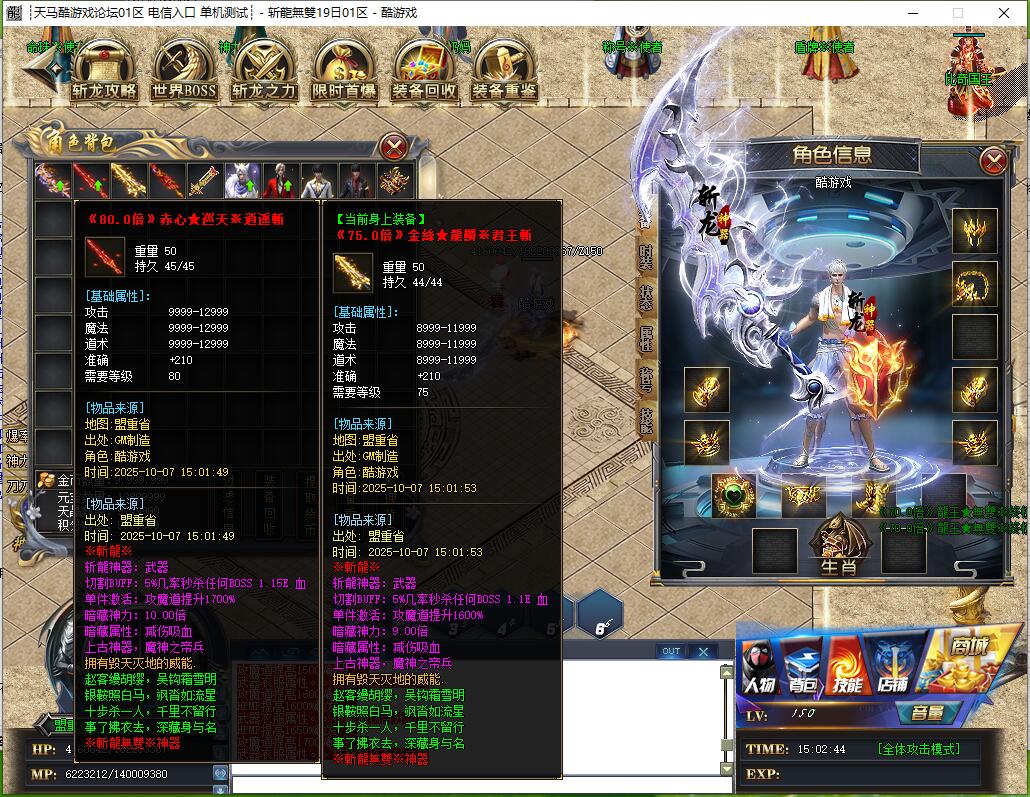Image resolution: width=1030 pixels, height=797 pixels.
Task: Click the 生肖 zodiac button
Action: 838,550
